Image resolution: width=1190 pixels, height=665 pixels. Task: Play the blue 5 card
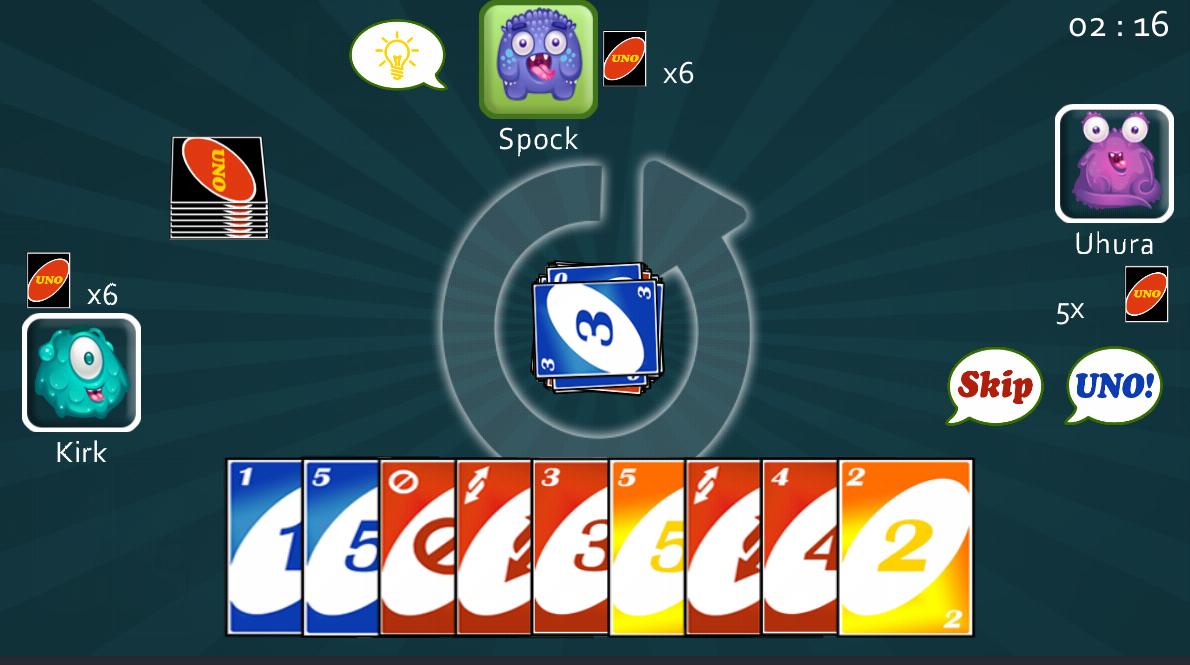(340, 545)
